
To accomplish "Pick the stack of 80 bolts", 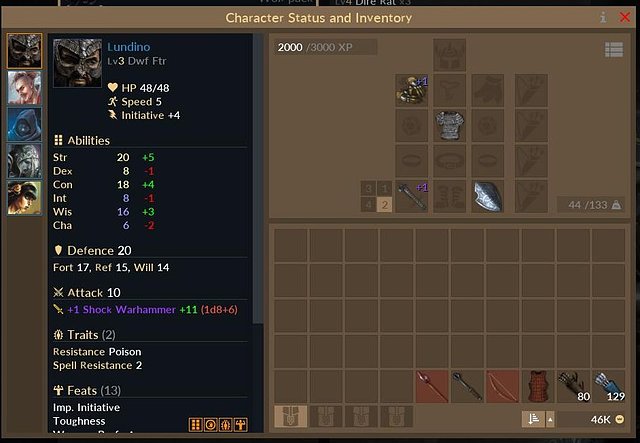I will coord(571,385).
